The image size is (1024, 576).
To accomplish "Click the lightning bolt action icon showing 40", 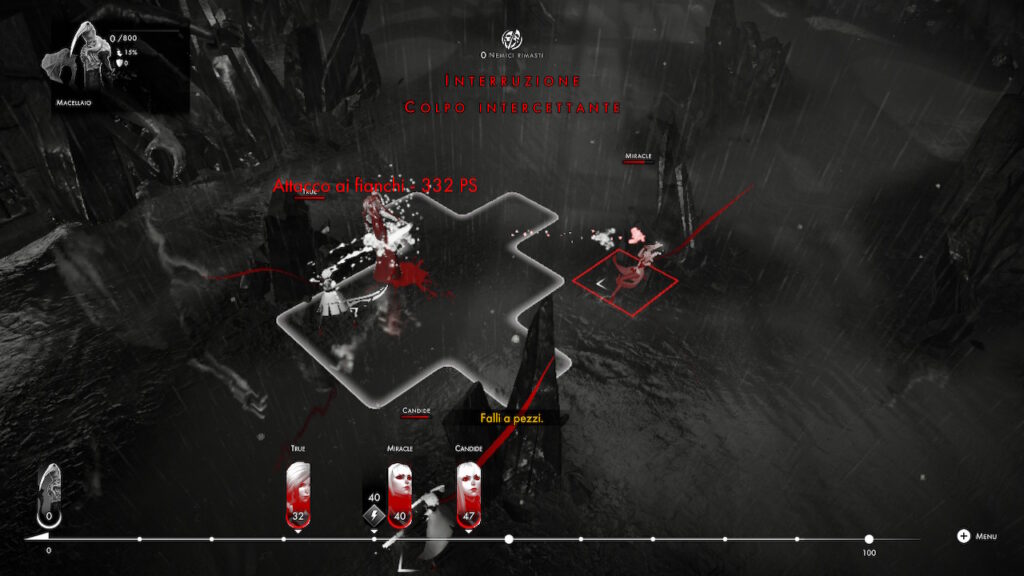I will click(x=373, y=516).
